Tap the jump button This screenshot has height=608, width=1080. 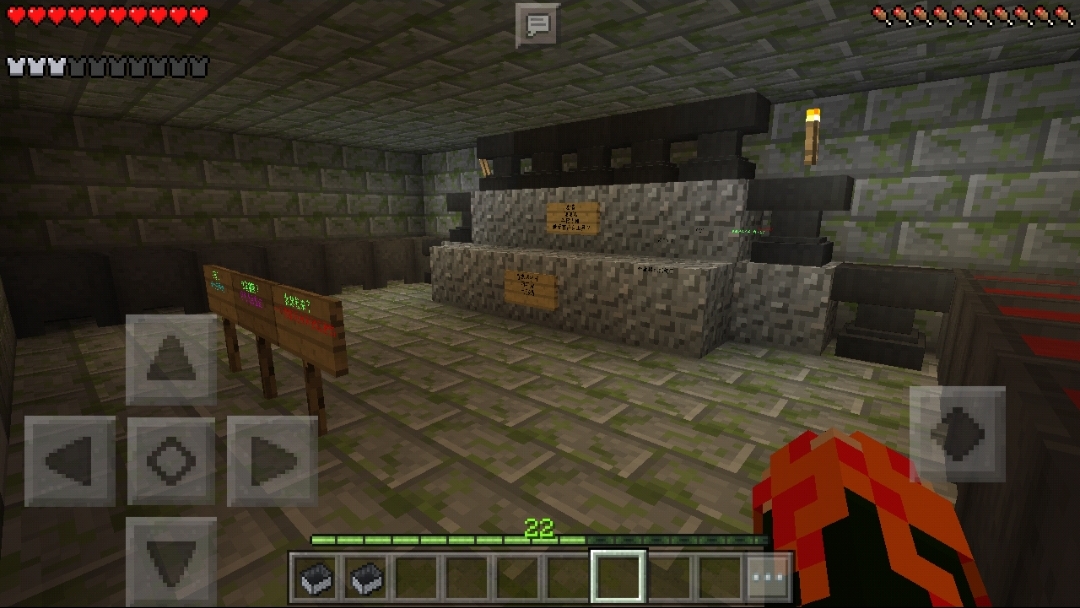[957, 434]
